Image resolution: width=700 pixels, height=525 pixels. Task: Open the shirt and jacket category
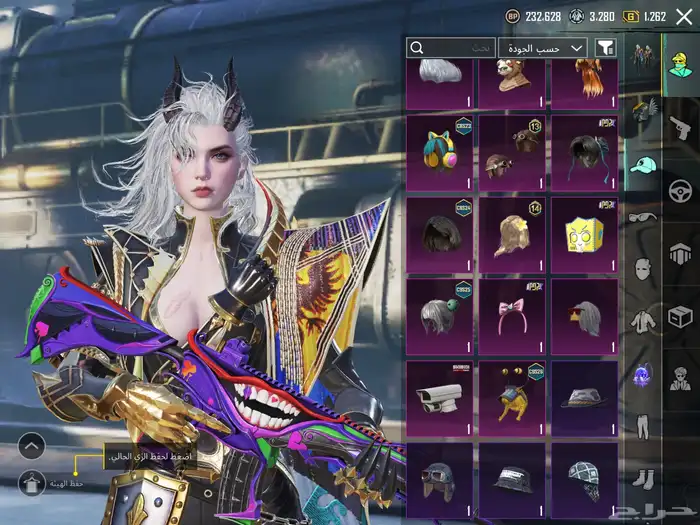tap(642, 322)
